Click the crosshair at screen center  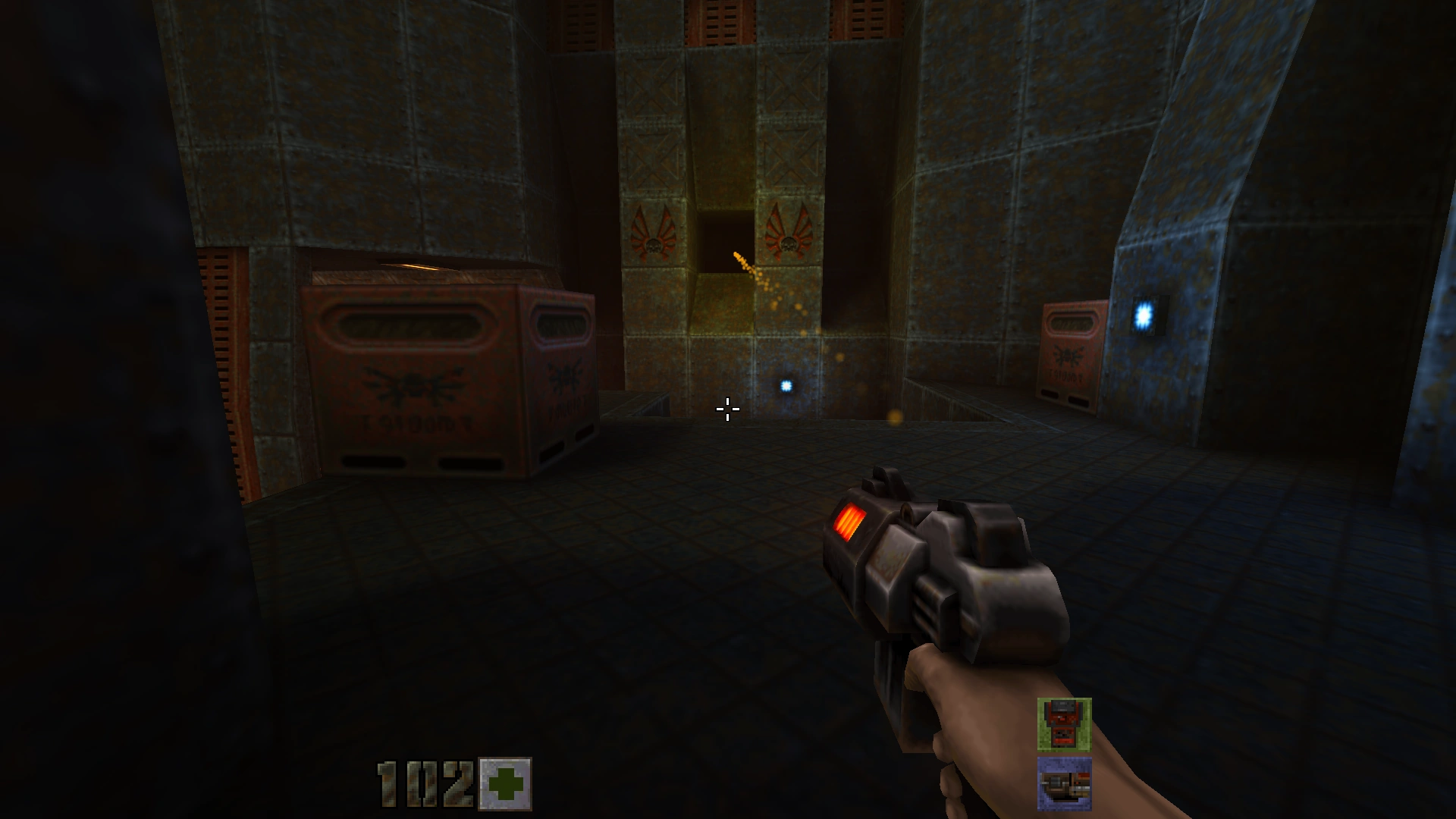726,409
